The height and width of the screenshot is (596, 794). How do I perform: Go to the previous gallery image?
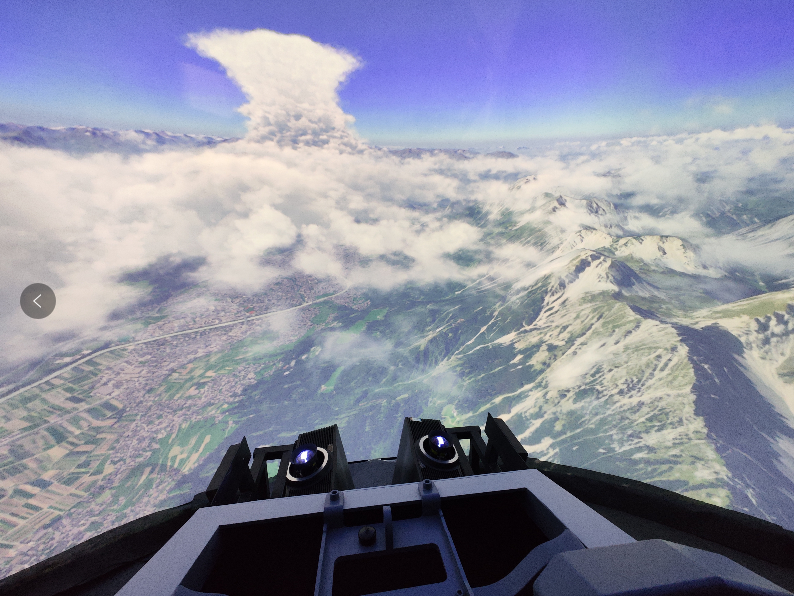tap(38, 301)
